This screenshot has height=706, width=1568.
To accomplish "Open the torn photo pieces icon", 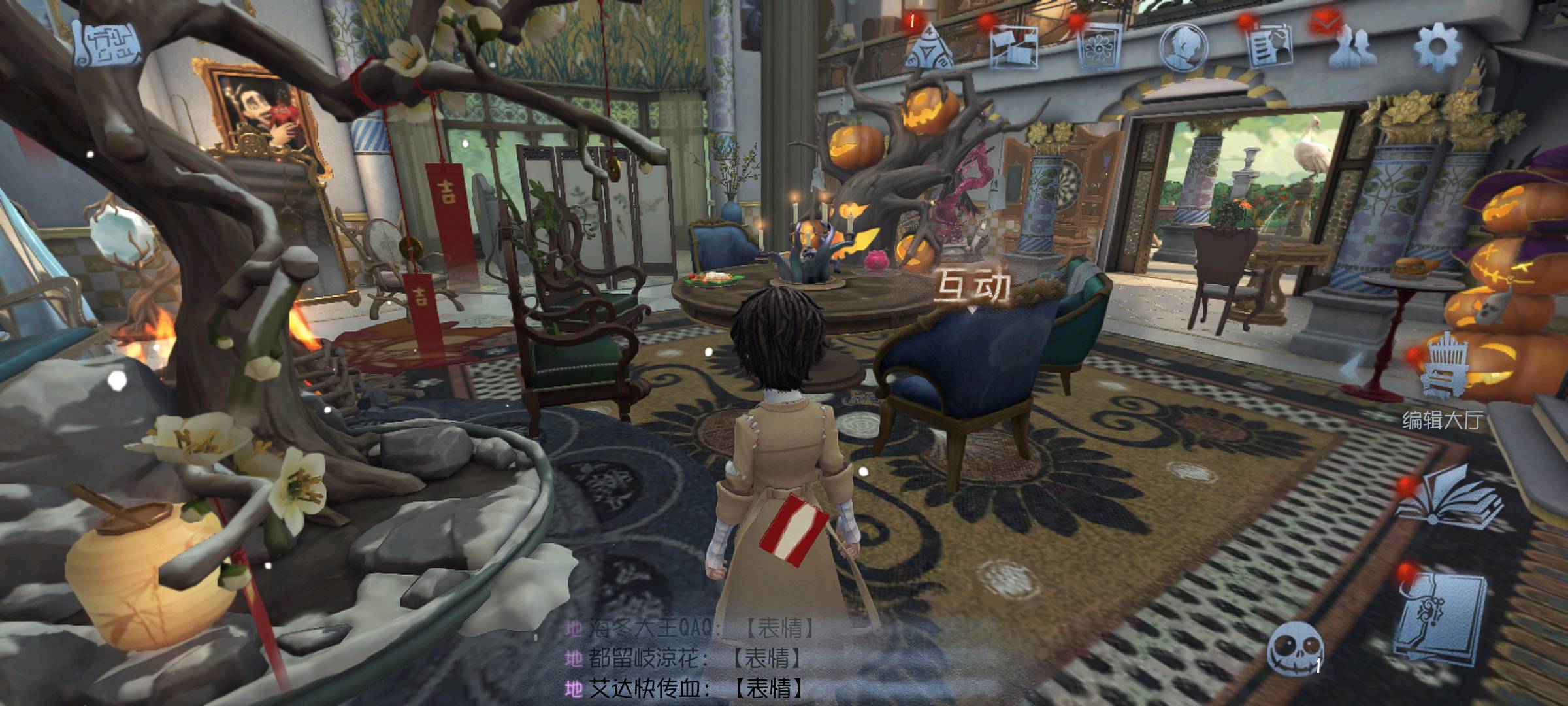I will pos(1014,46).
